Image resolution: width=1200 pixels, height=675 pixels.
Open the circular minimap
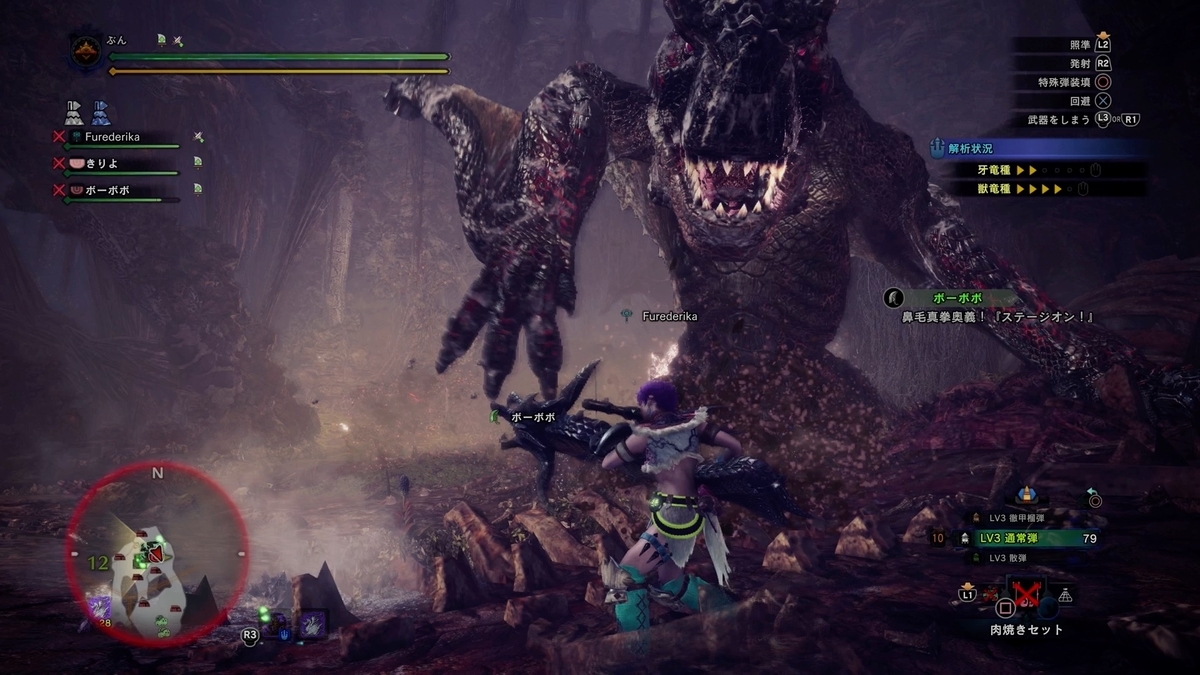157,555
